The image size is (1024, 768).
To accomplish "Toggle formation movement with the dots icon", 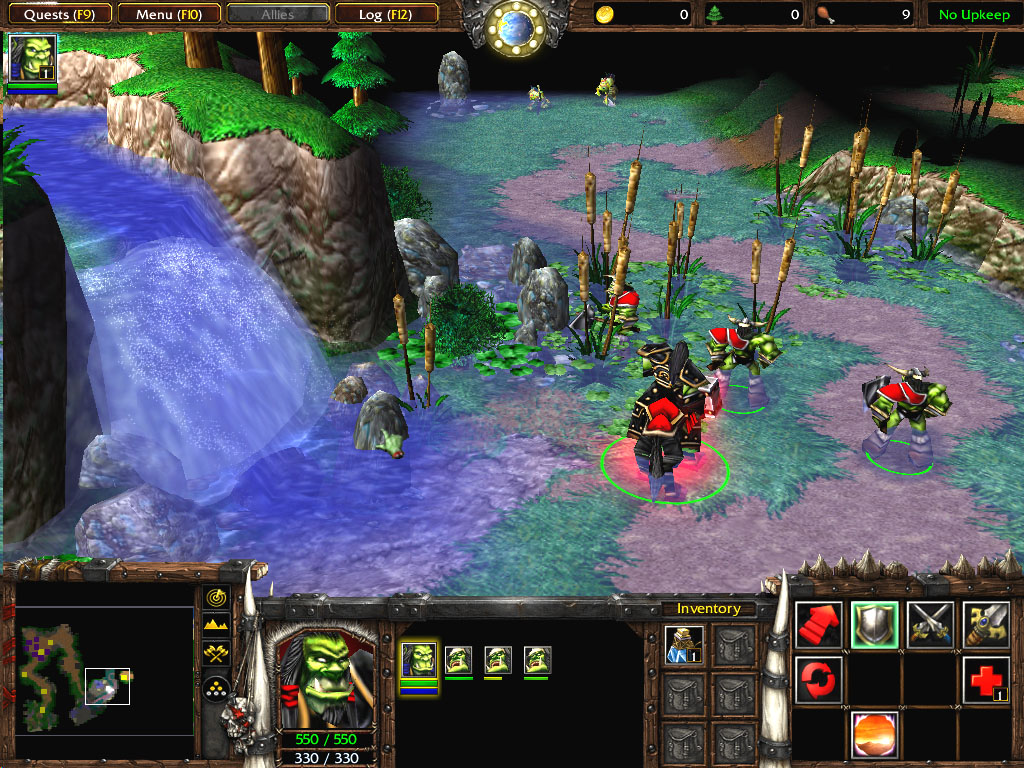I will (x=216, y=686).
